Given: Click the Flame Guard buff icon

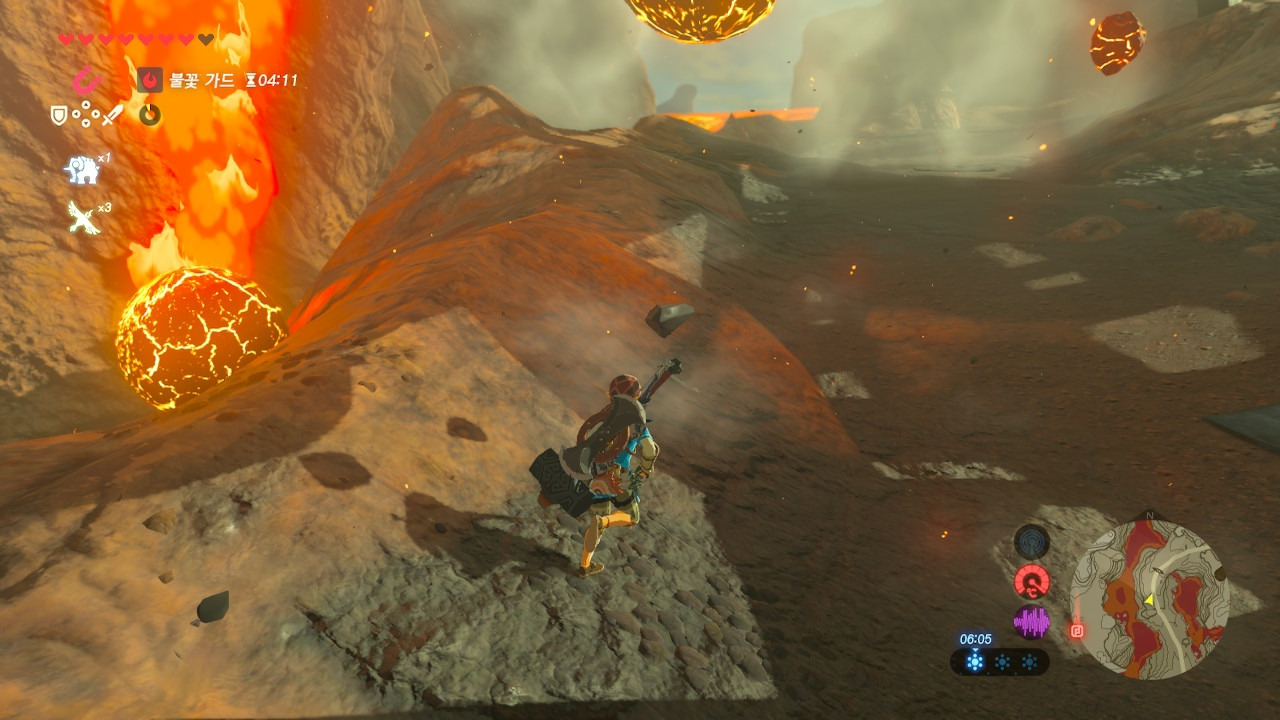Looking at the screenshot, I should click(x=150, y=80).
